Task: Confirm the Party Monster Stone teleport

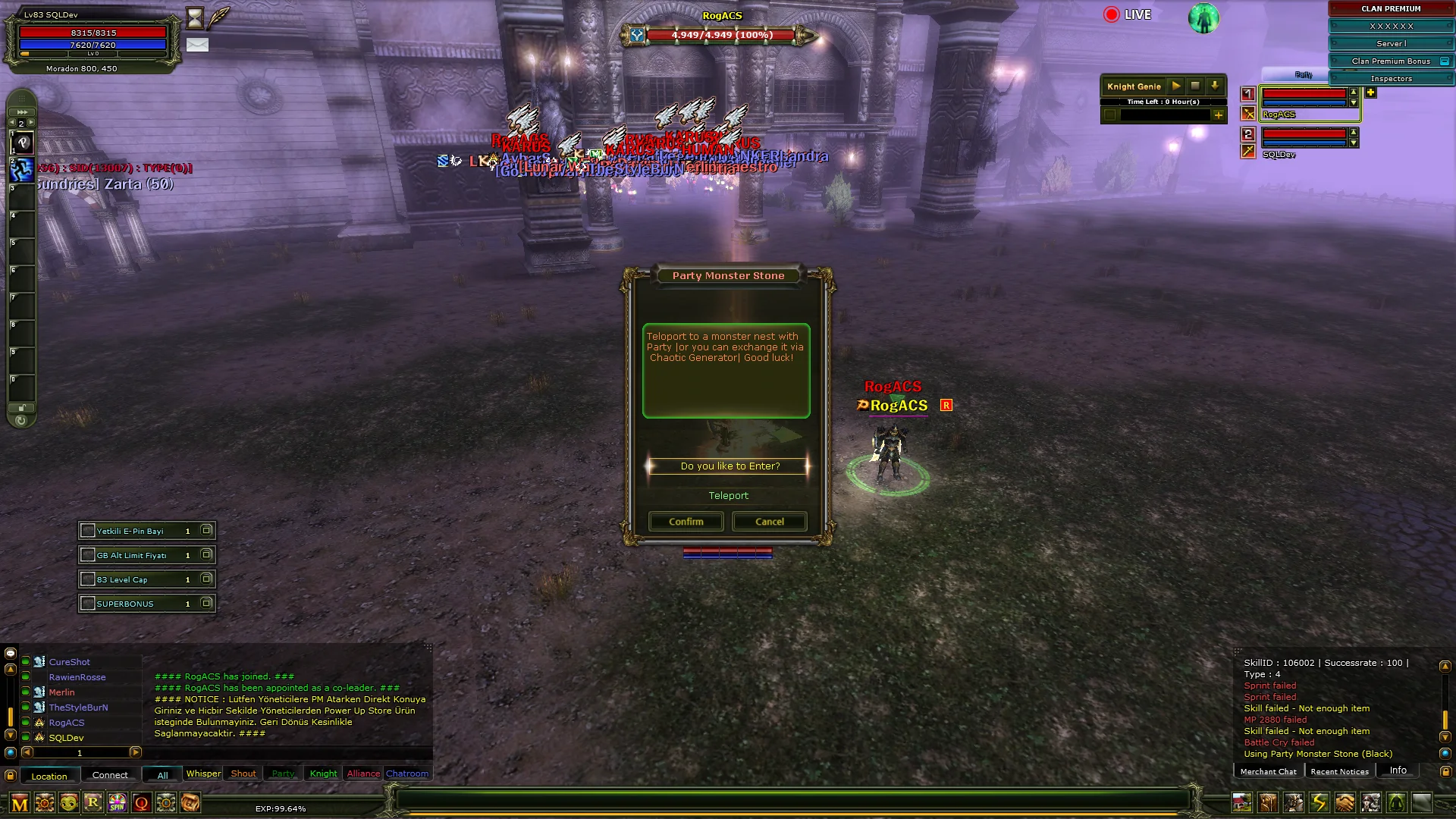Action: [686, 522]
